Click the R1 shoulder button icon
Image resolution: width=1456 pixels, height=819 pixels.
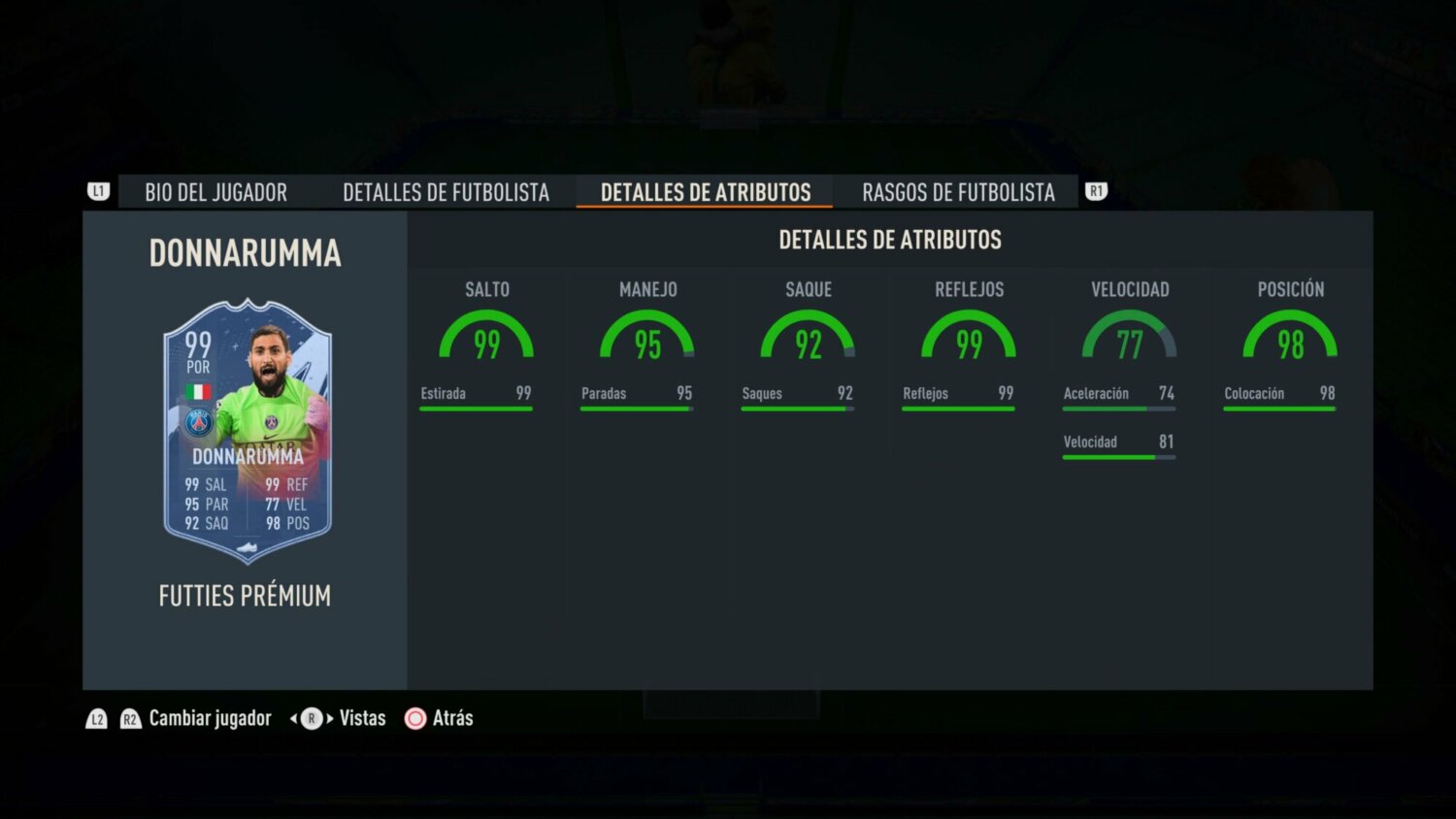tap(1096, 191)
